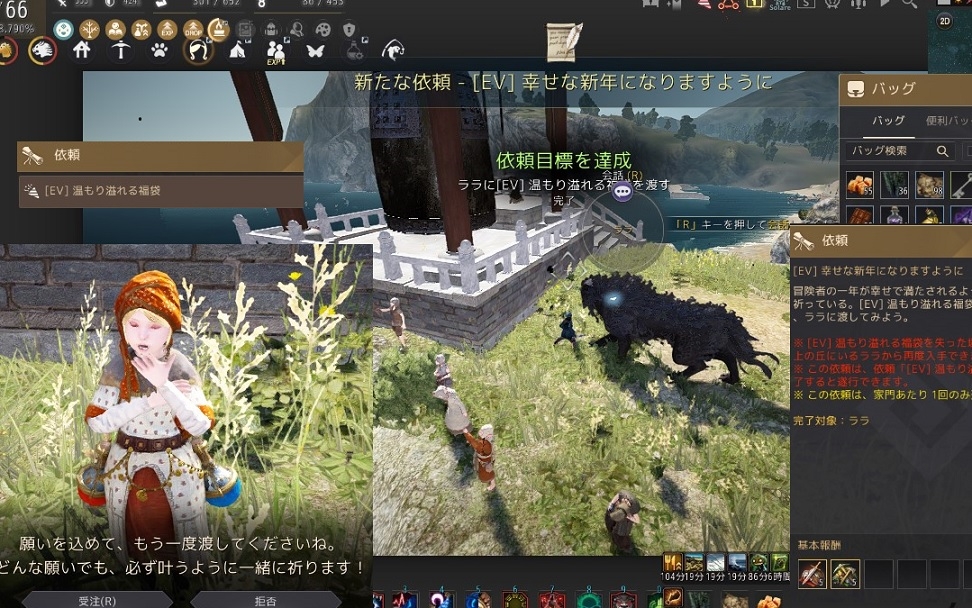This screenshot has height=608, width=972.
Task: Select the [EV] 温もり溢れる福袋 quest entry
Action: [160, 191]
